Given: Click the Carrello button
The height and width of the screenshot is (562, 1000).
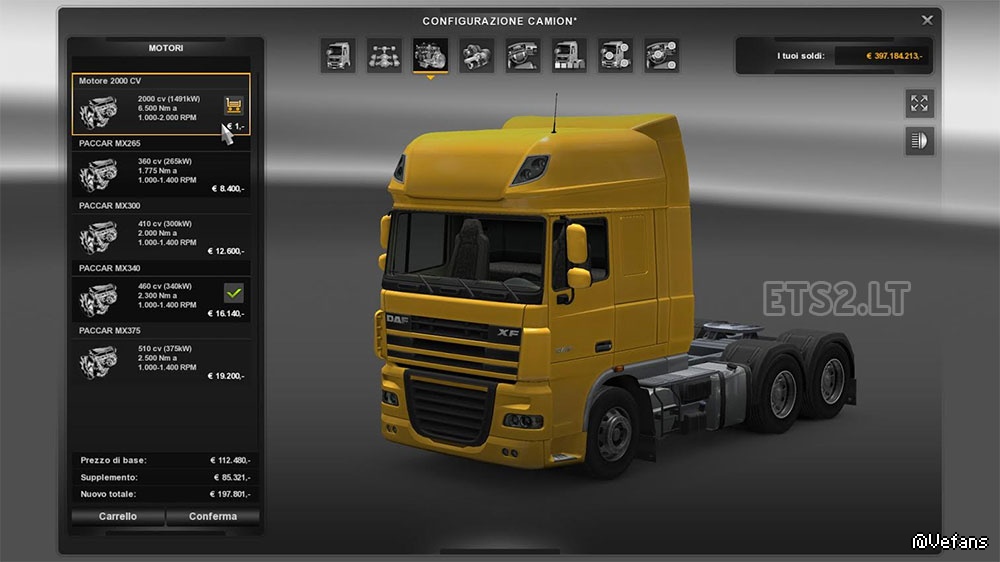Looking at the screenshot, I should point(118,516).
